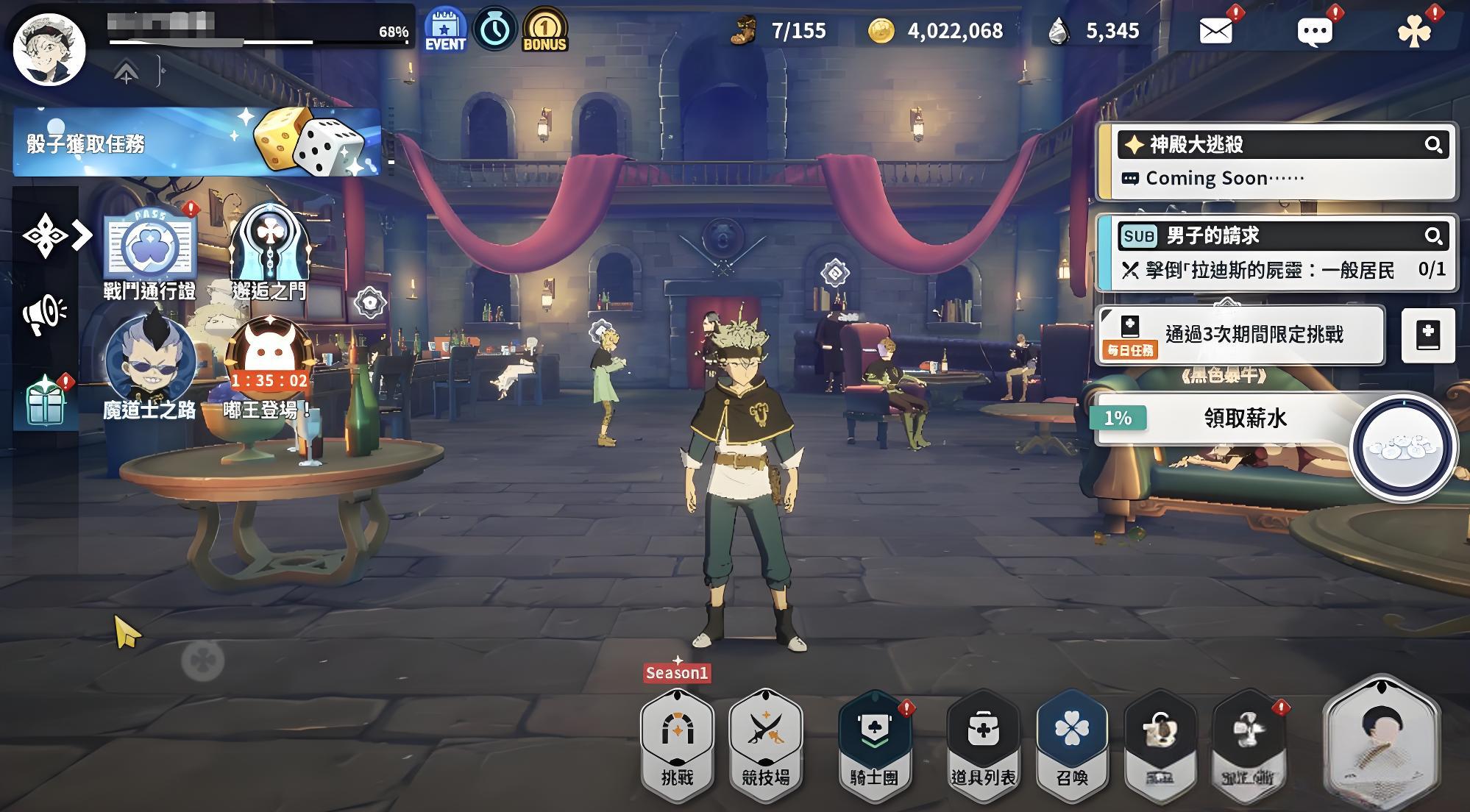This screenshot has width=1470, height=812.
Task: Open the mail envelope inbox
Action: [1215, 31]
